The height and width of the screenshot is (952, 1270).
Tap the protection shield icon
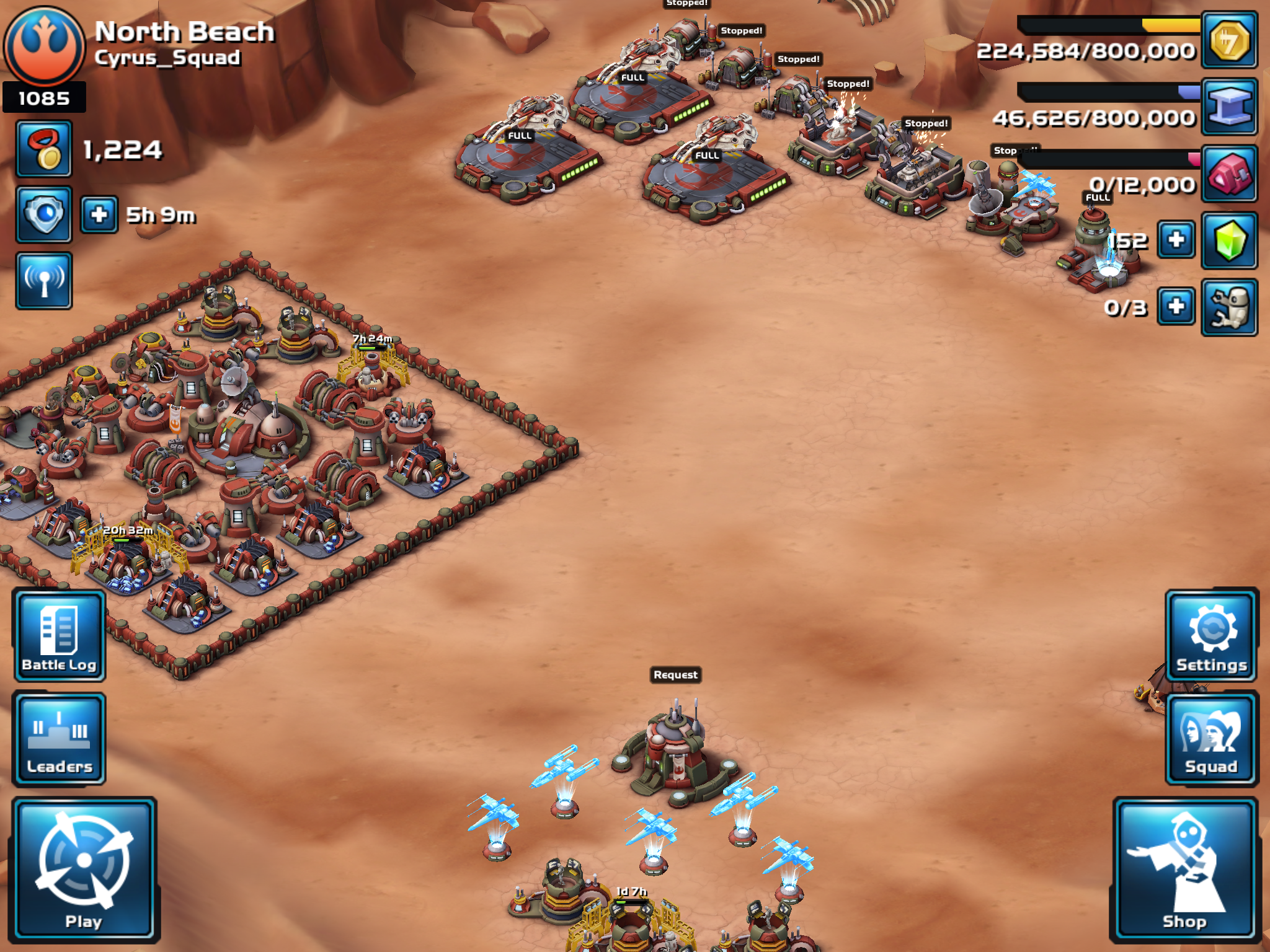coord(44,214)
